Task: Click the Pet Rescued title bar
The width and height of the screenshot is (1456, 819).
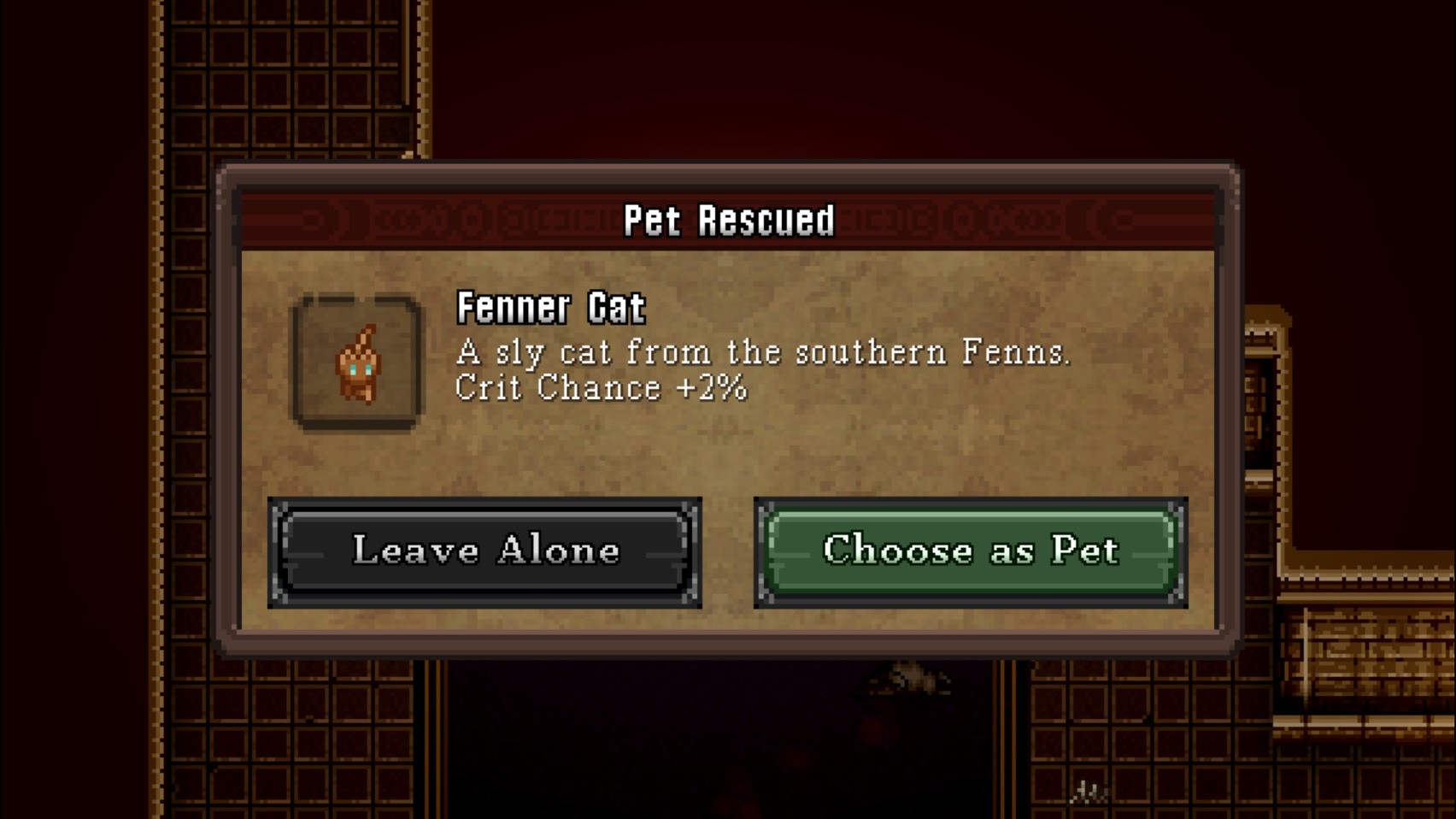Action: 728,220
